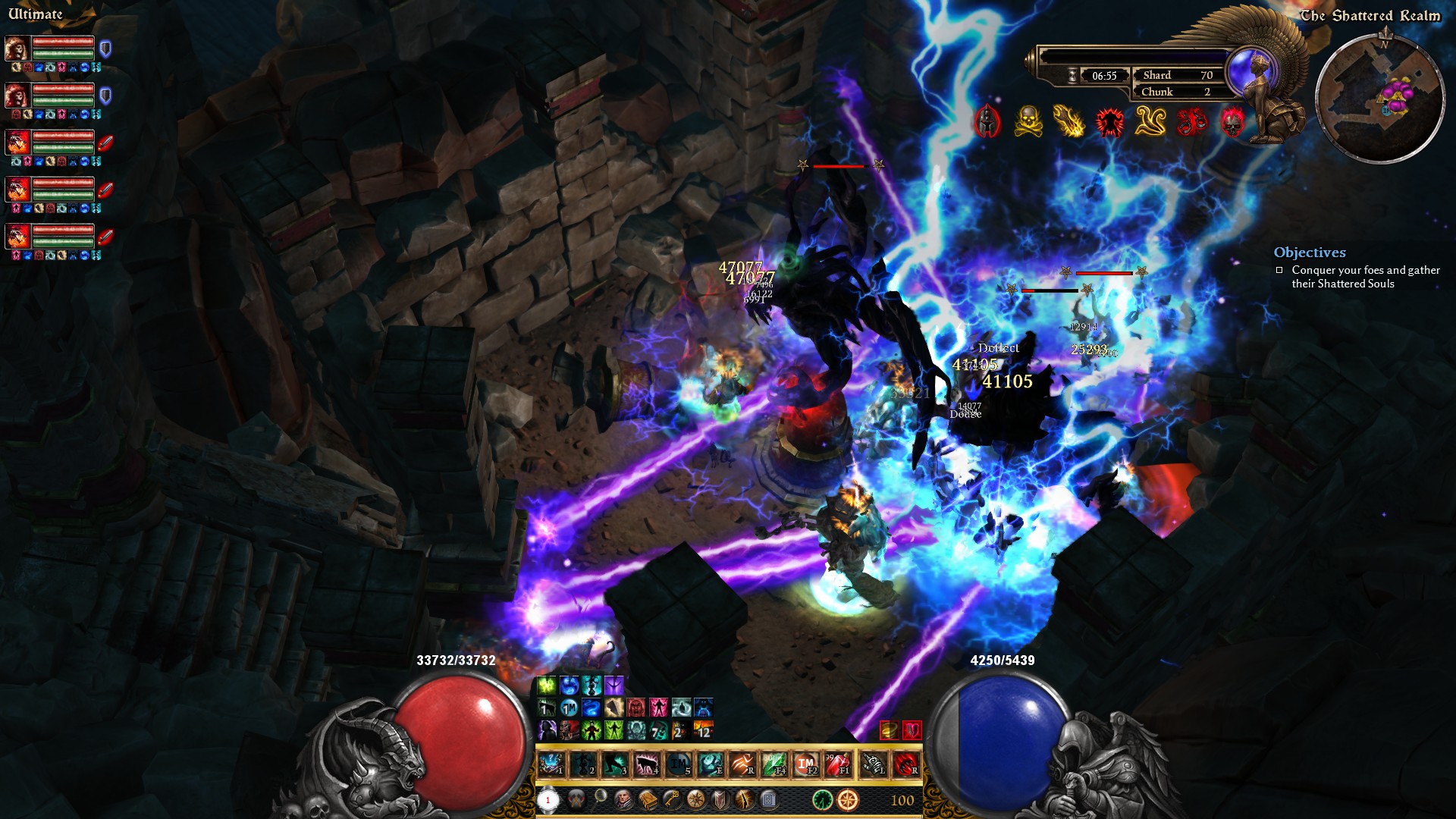This screenshot has width=1456, height=819.
Task: Select the yellow skull and crossbones mutator
Action: coord(1028,121)
